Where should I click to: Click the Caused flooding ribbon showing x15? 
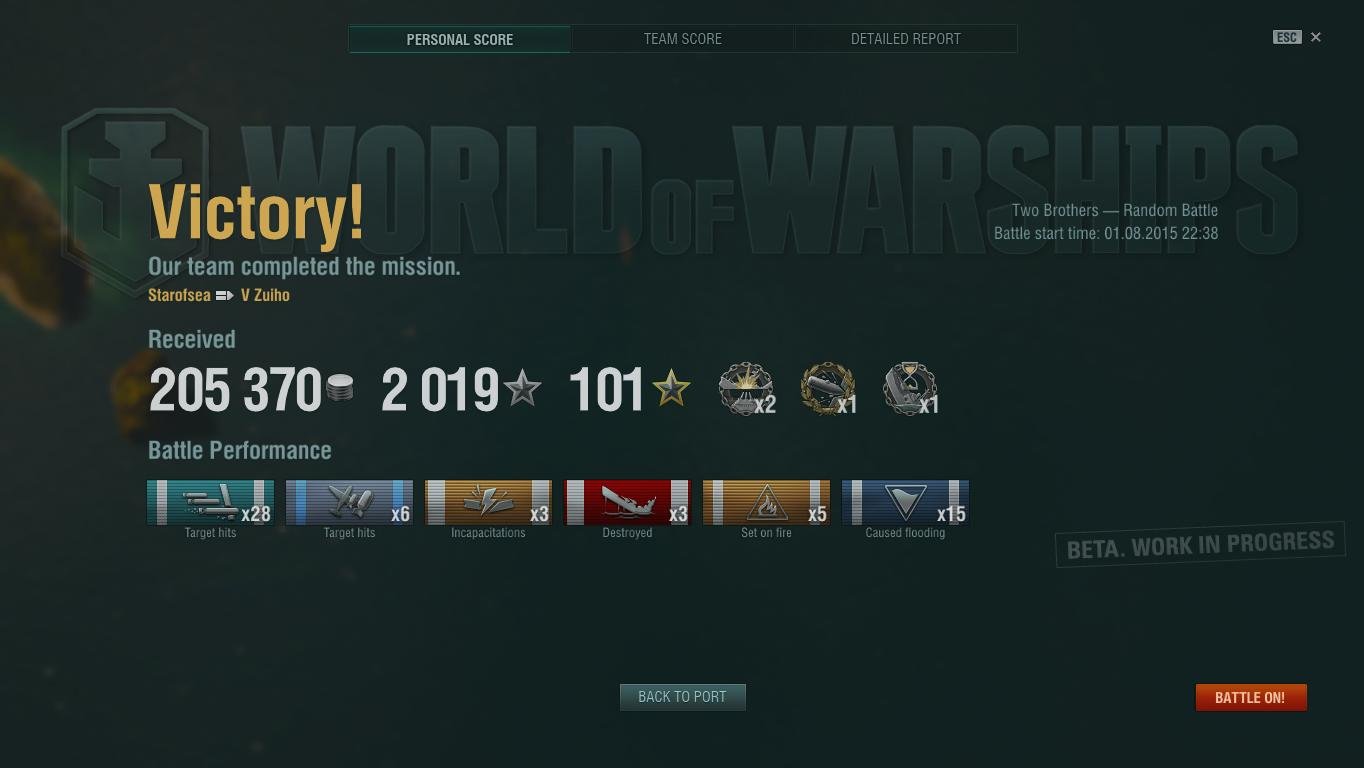(x=905, y=502)
